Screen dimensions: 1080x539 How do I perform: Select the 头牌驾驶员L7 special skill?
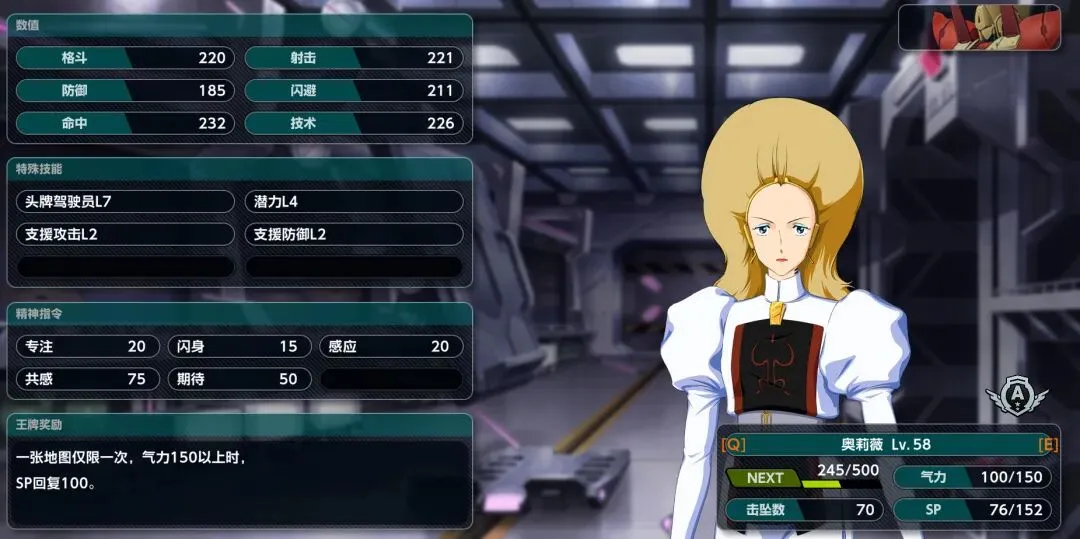[x=126, y=201]
